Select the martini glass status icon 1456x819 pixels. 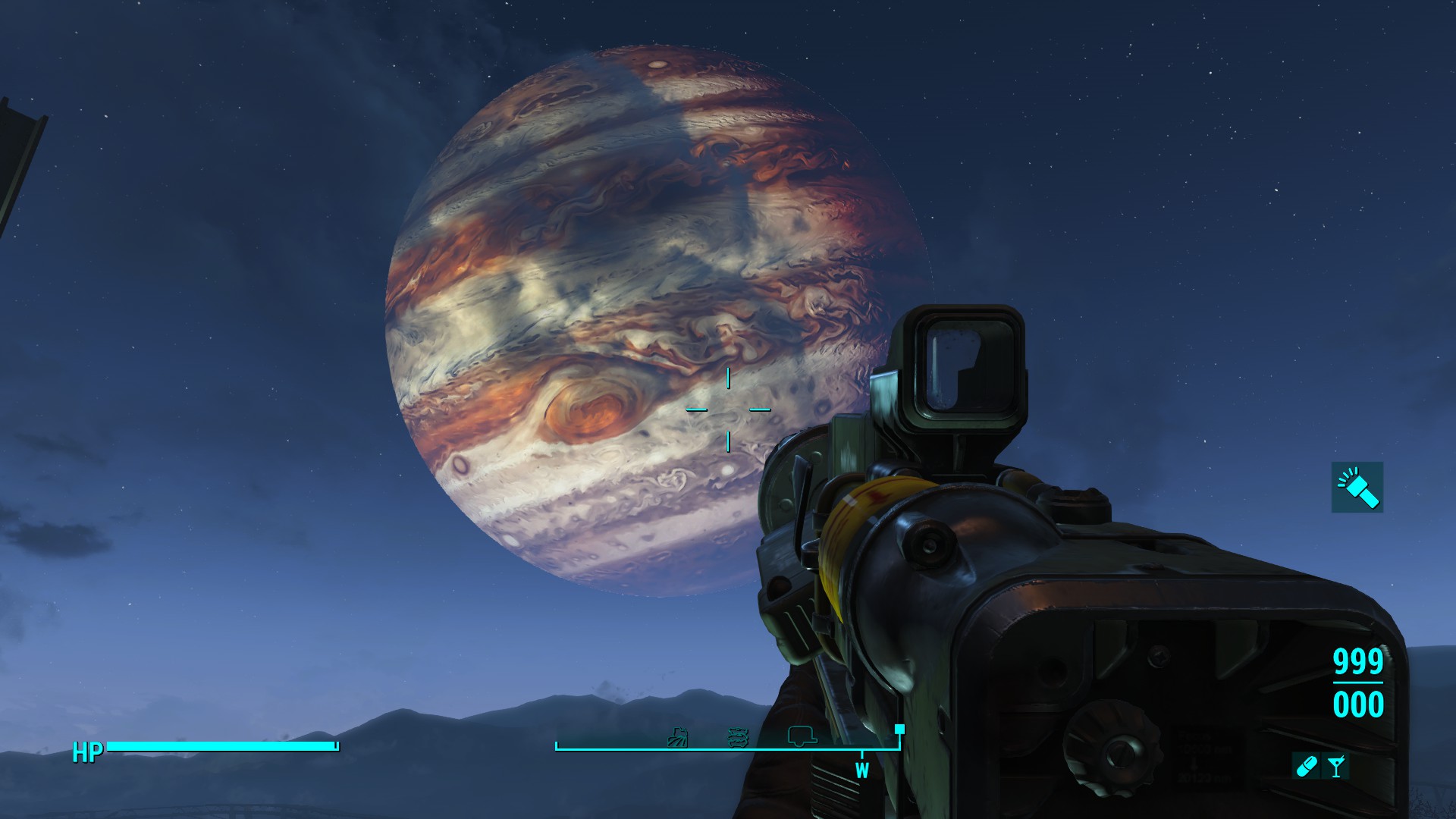1336,767
